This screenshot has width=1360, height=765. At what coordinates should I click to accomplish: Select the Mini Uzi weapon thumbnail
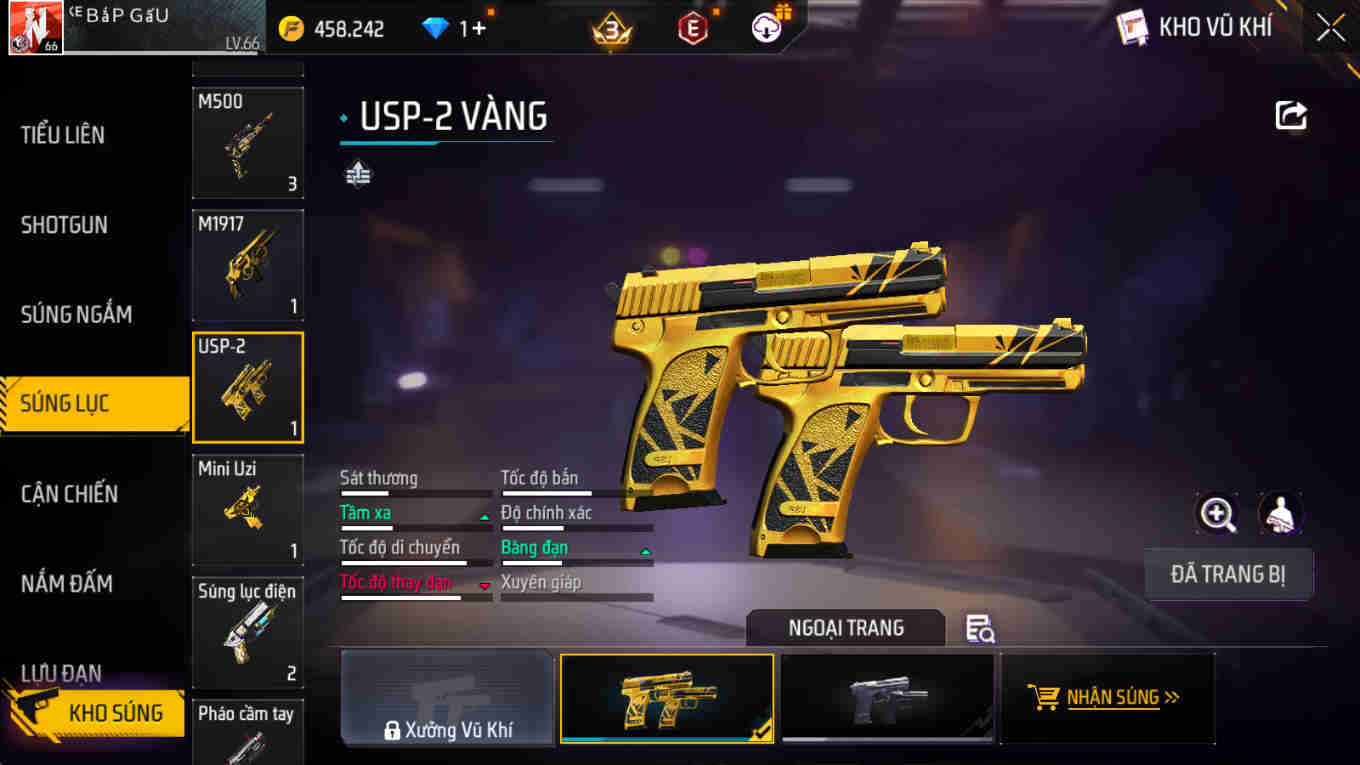point(247,508)
